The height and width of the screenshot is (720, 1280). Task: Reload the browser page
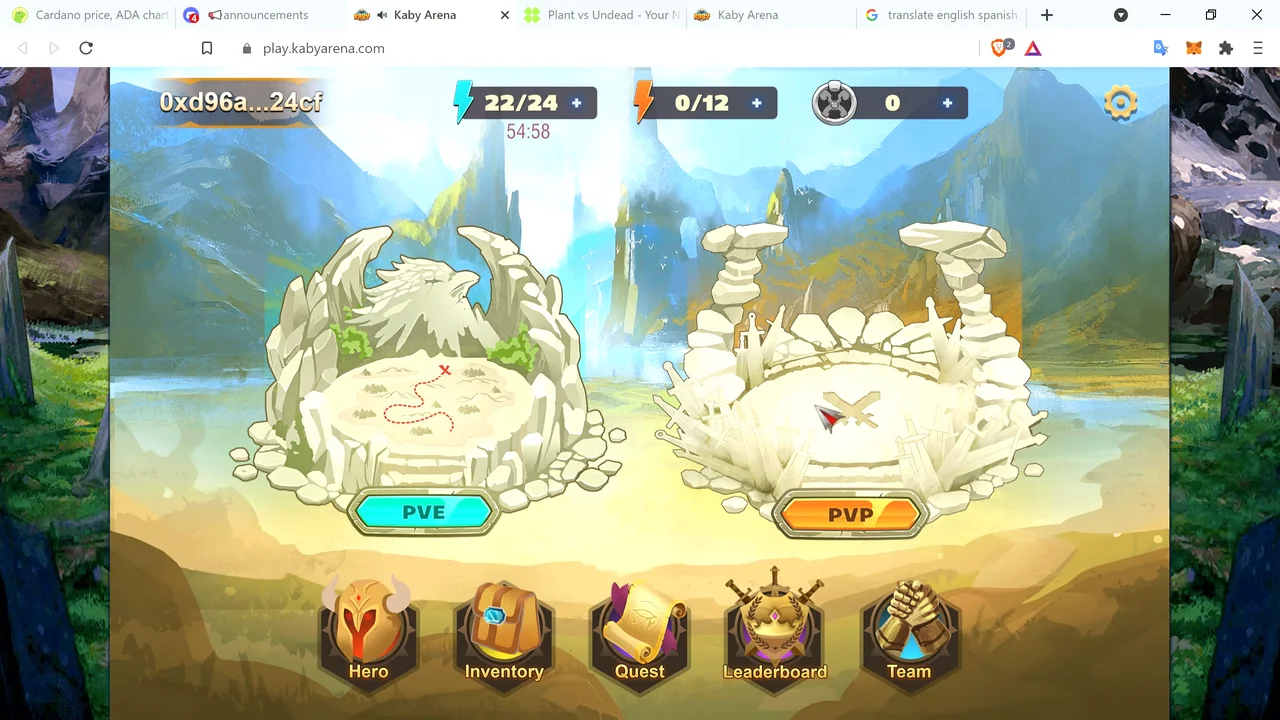coord(86,48)
